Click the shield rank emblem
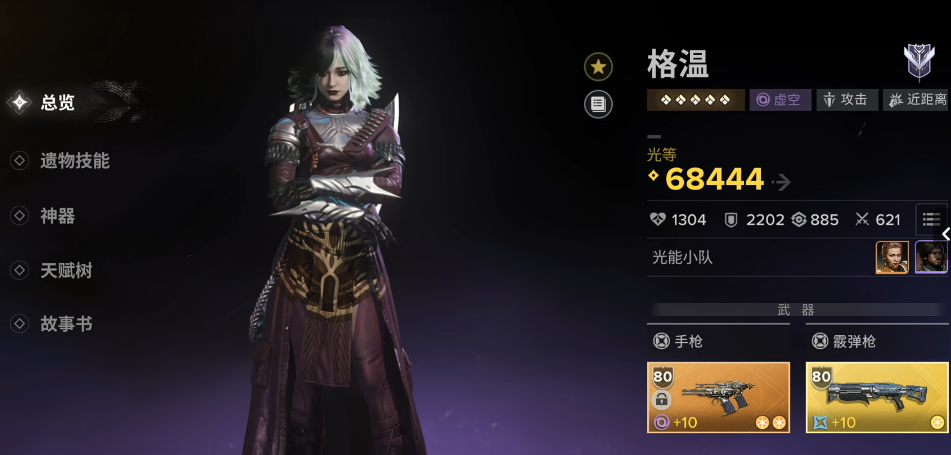 coord(918,64)
